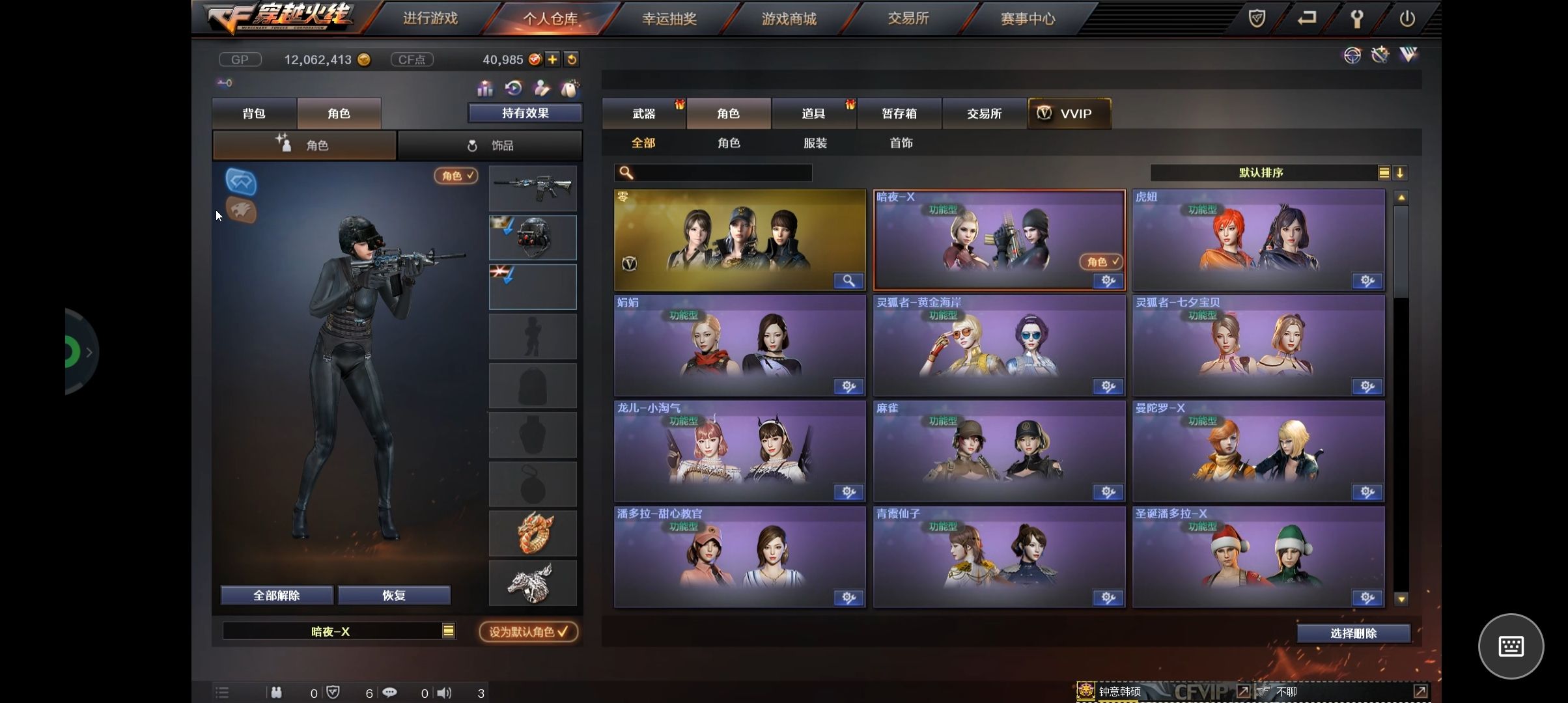The width and height of the screenshot is (1568, 703).
Task: Click the dog-tag item icon above 持有效果
Action: point(568,87)
